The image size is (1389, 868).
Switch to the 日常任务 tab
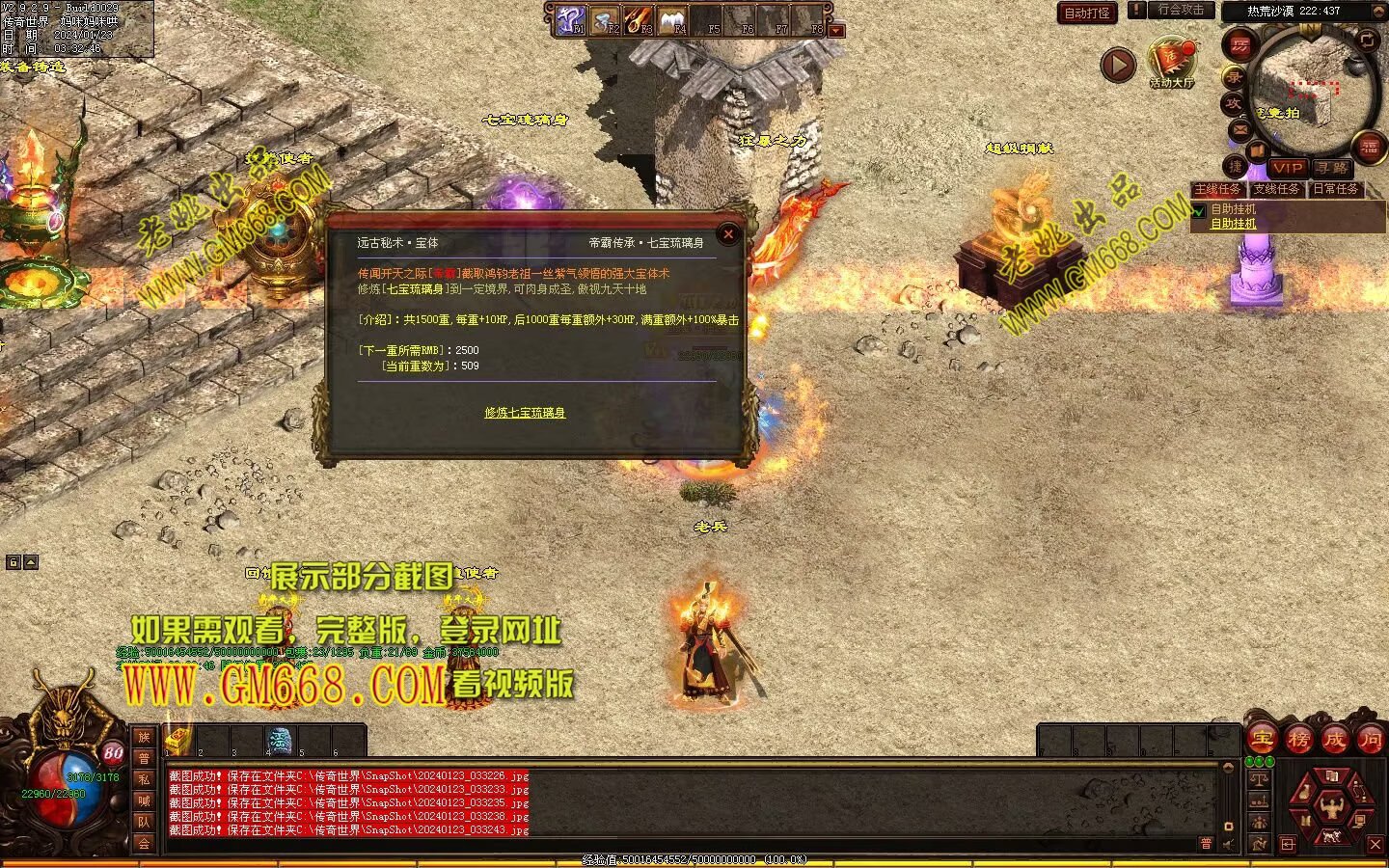pos(1336,189)
